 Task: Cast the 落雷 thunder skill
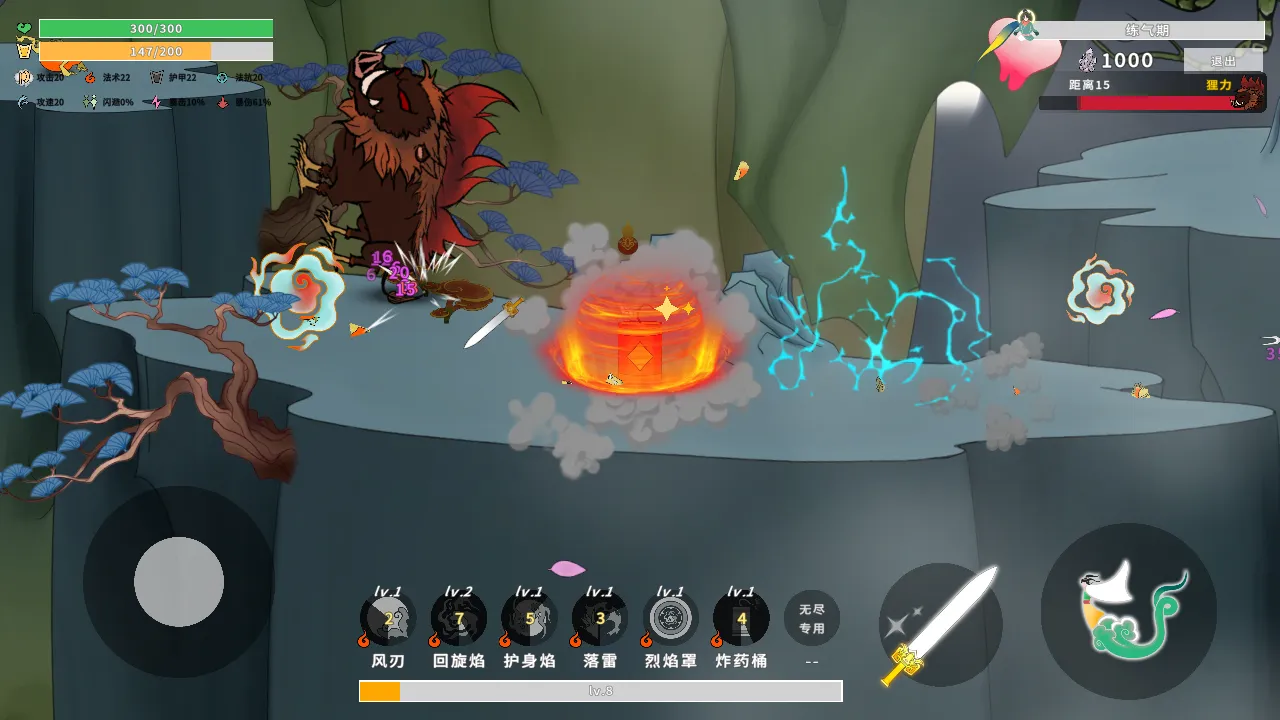(x=600, y=619)
